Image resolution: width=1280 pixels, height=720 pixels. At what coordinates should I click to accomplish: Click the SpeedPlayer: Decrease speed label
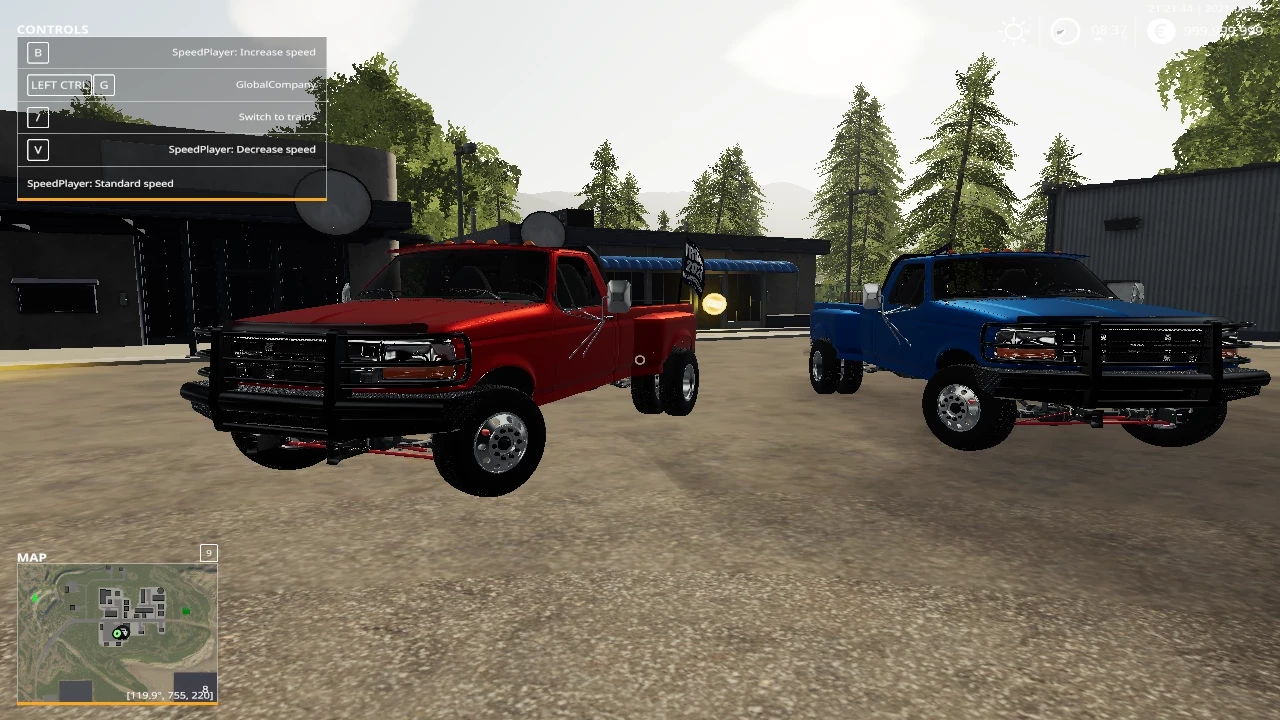click(x=241, y=149)
